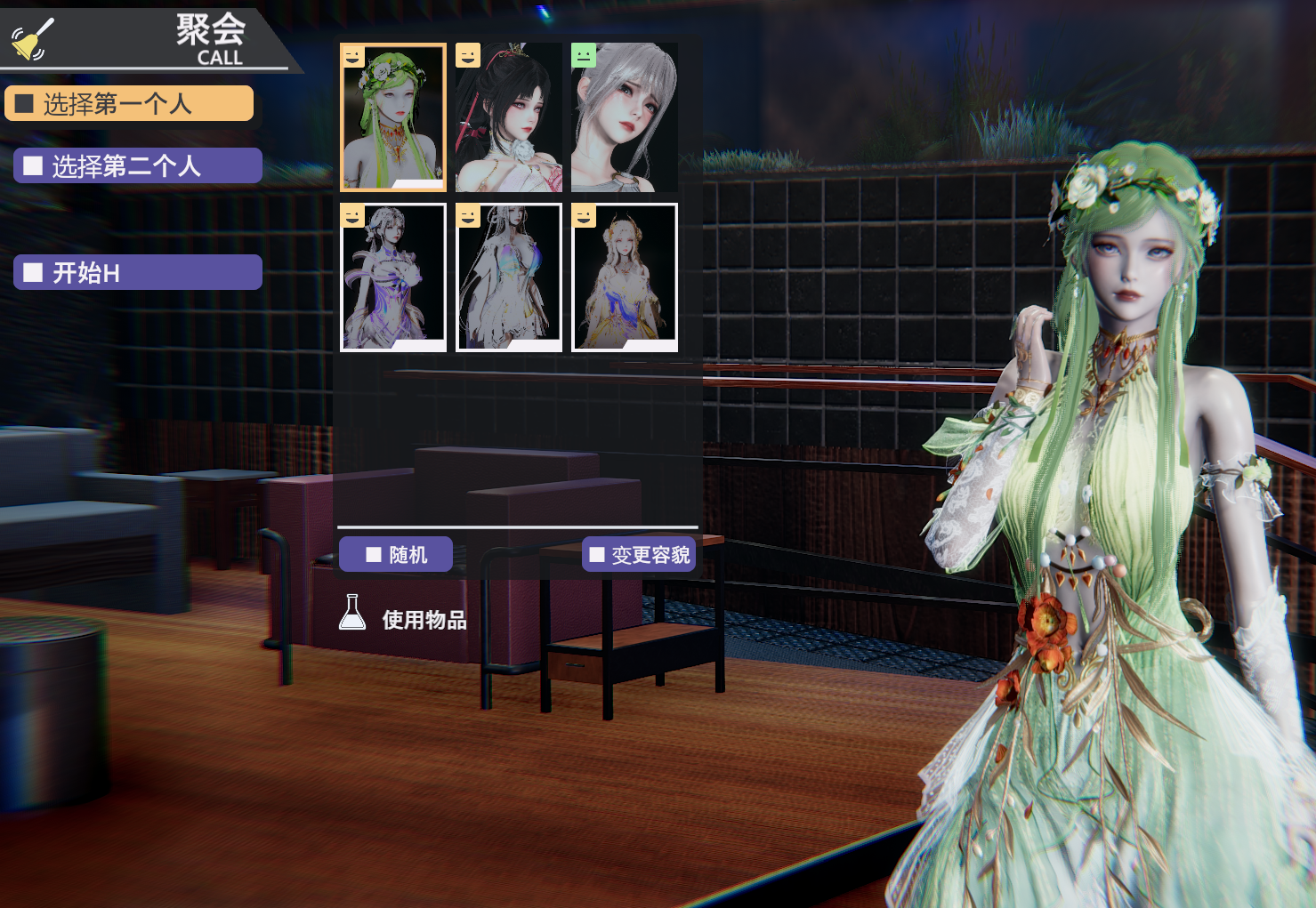Pick the yellow-gown blonde character portrait
This screenshot has height=908, width=1316.
(x=625, y=277)
